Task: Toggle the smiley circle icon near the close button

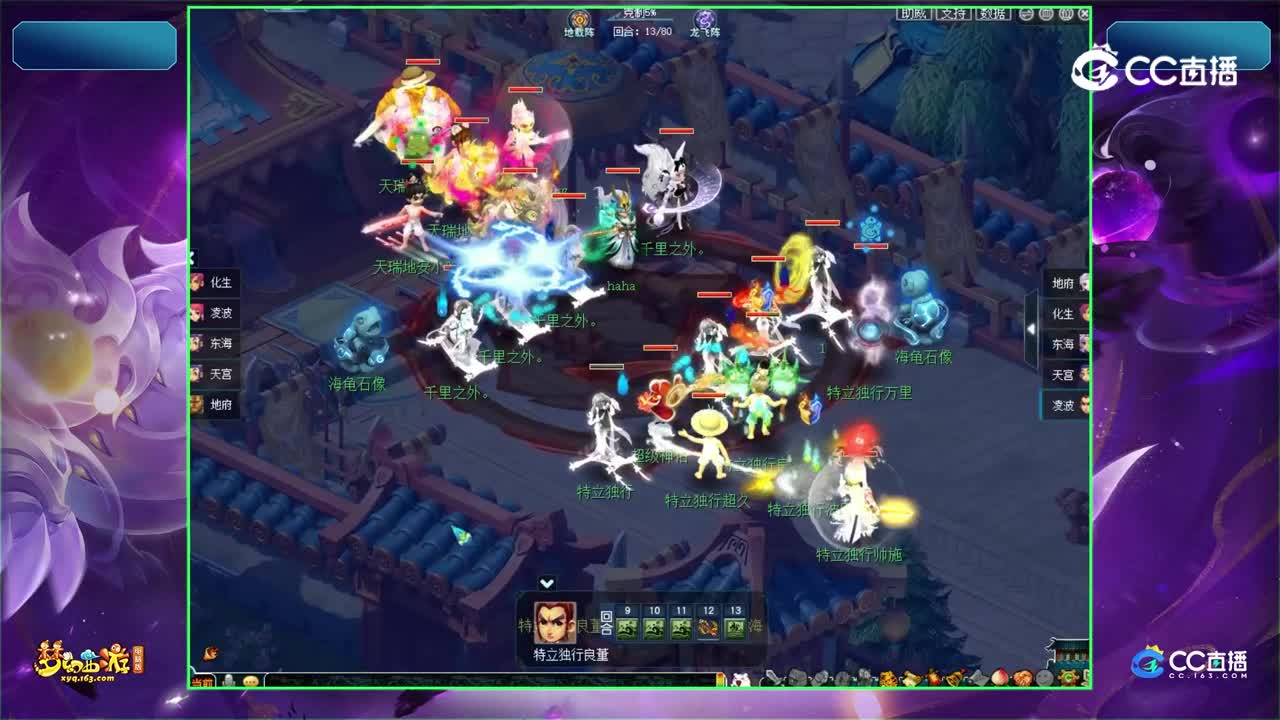Action: (x=1026, y=14)
